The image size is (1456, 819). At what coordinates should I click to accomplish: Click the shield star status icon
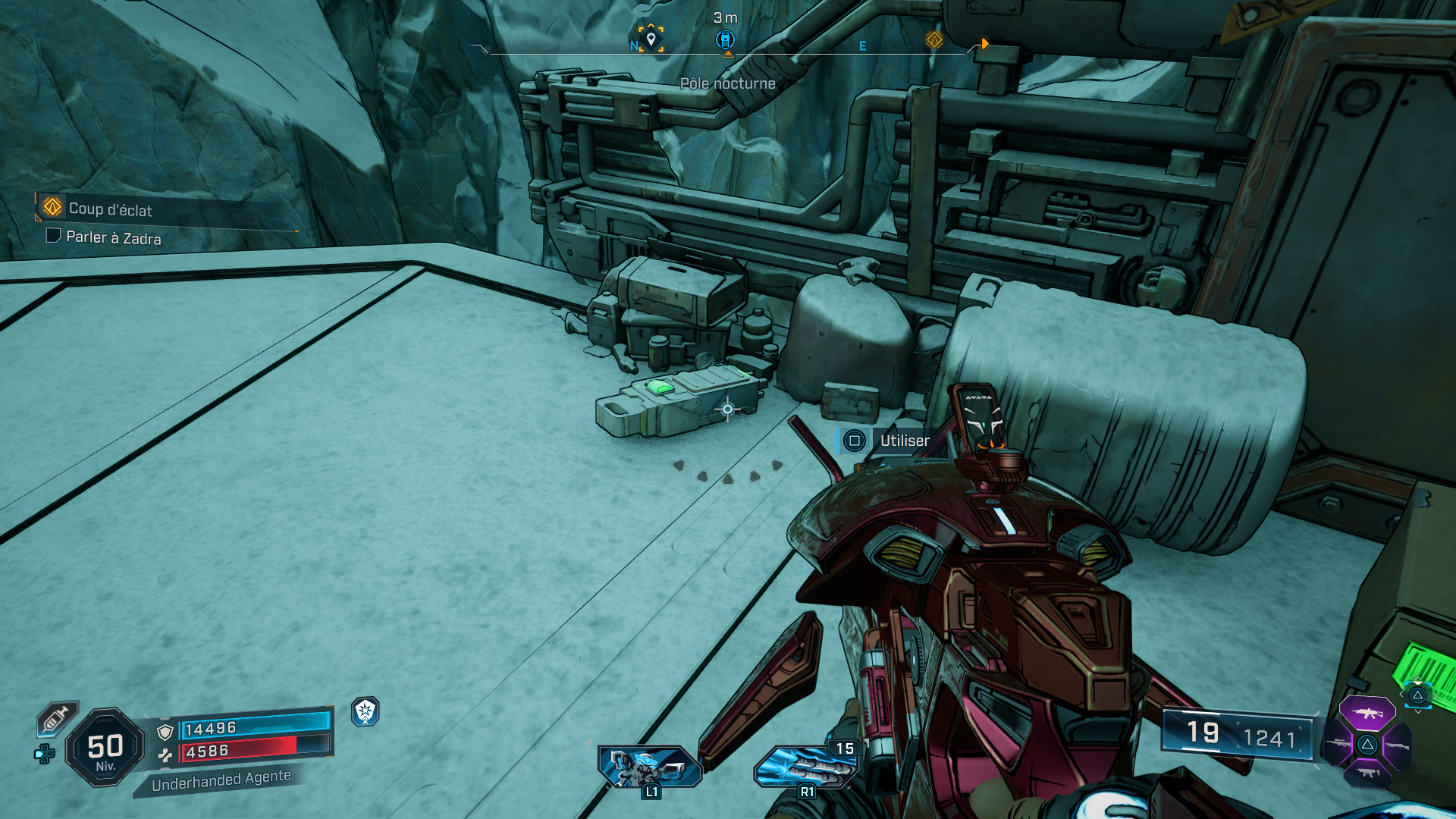pyautogui.click(x=366, y=711)
